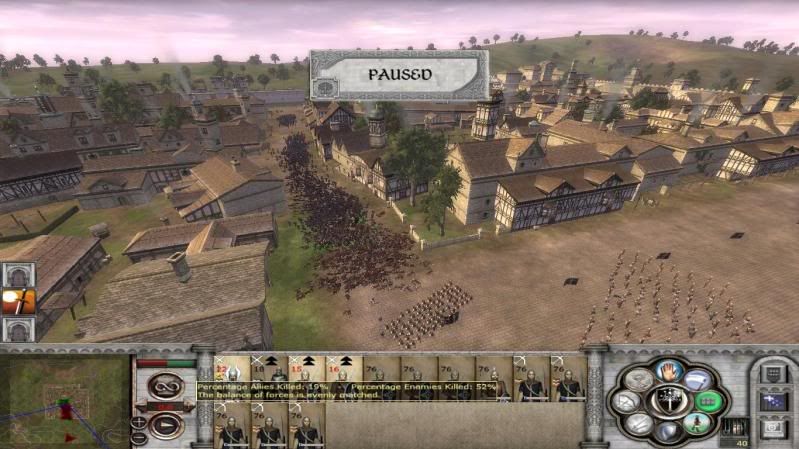
Task: Resume the battle with the play button
Action: [x=165, y=426]
